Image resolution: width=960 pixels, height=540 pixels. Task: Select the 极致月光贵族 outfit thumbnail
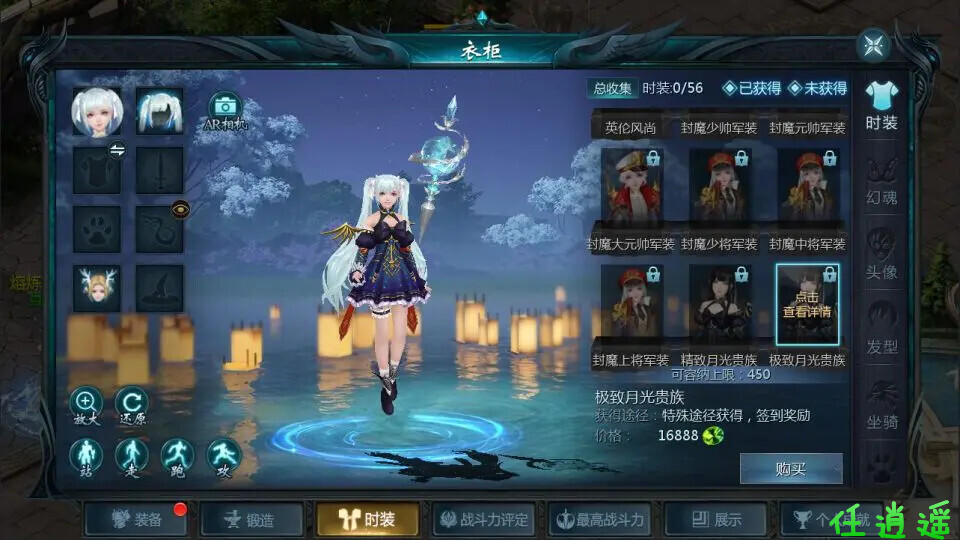[807, 304]
